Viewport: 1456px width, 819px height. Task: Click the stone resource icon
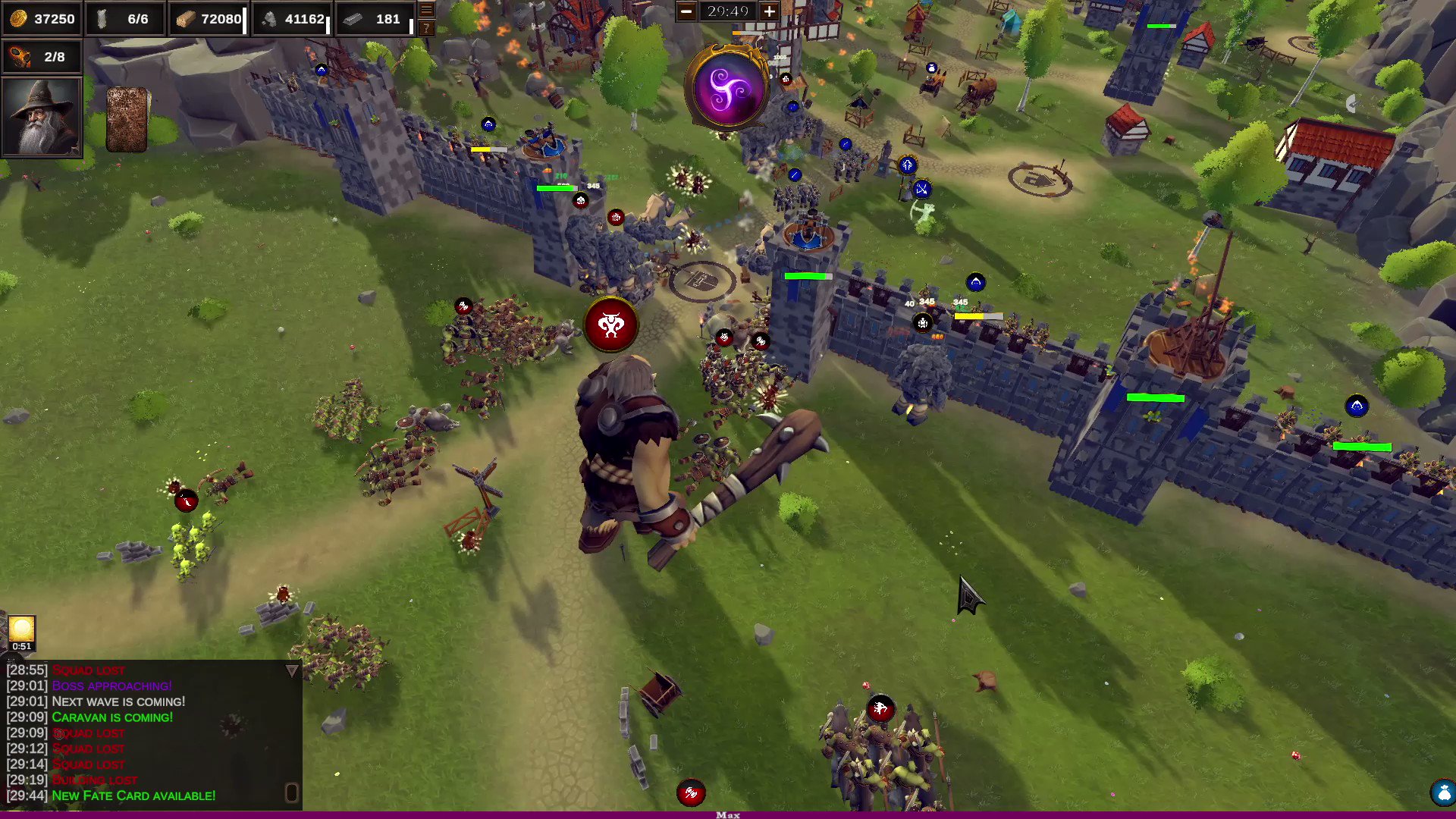tap(270, 19)
